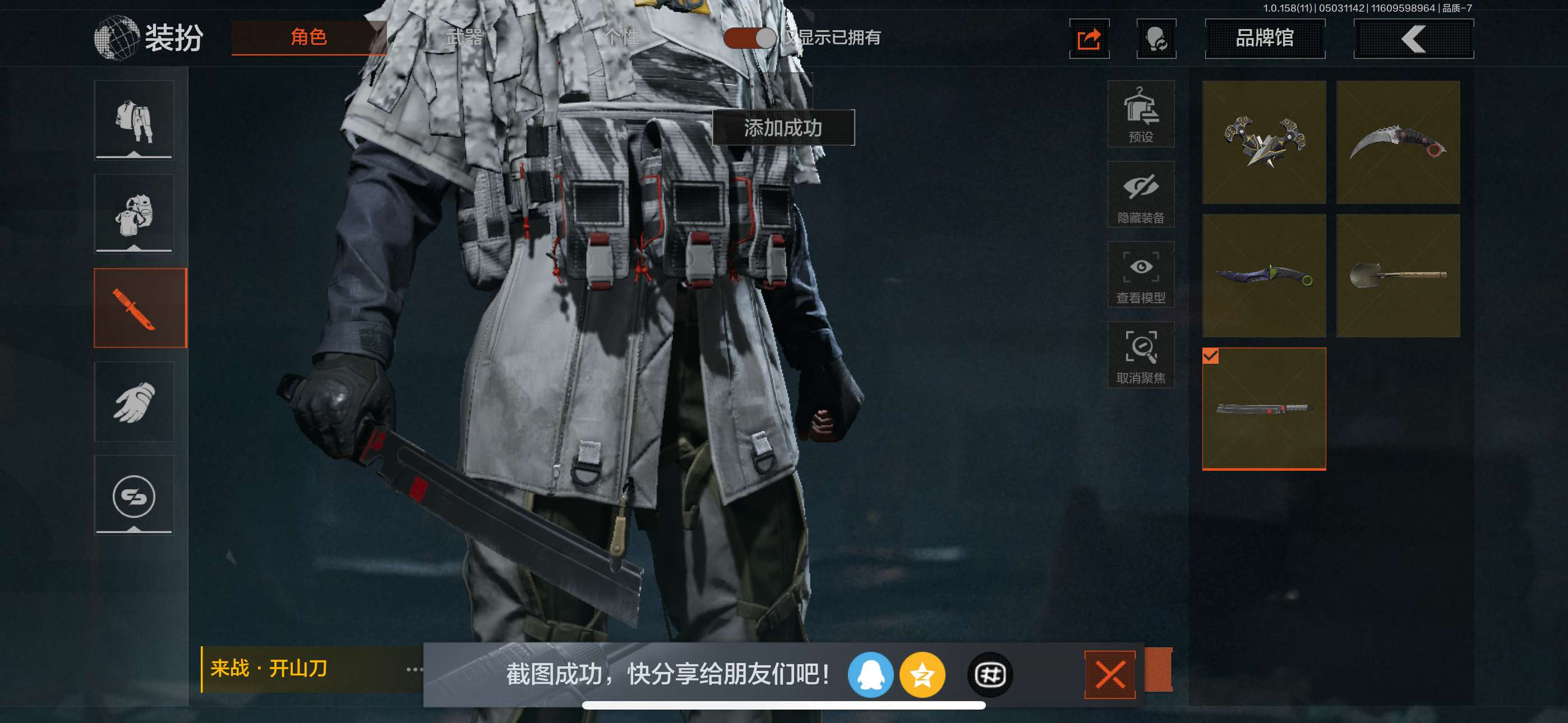Go back with the arrow button
The width and height of the screenshot is (1568, 723).
(1413, 39)
